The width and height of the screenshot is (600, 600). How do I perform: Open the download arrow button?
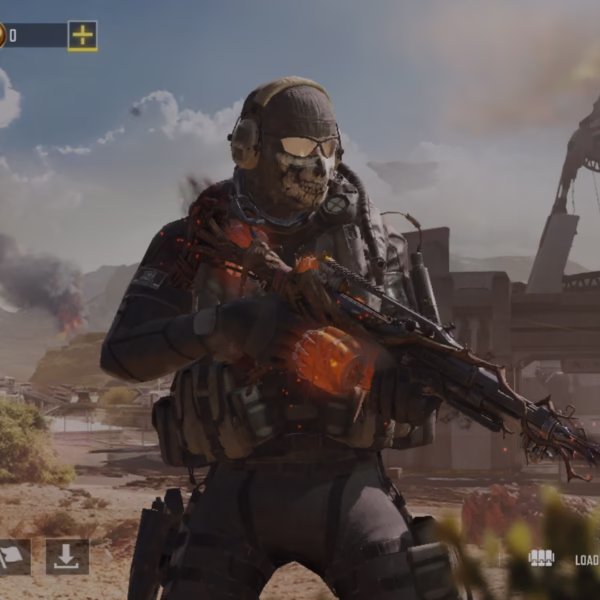[x=67, y=557]
